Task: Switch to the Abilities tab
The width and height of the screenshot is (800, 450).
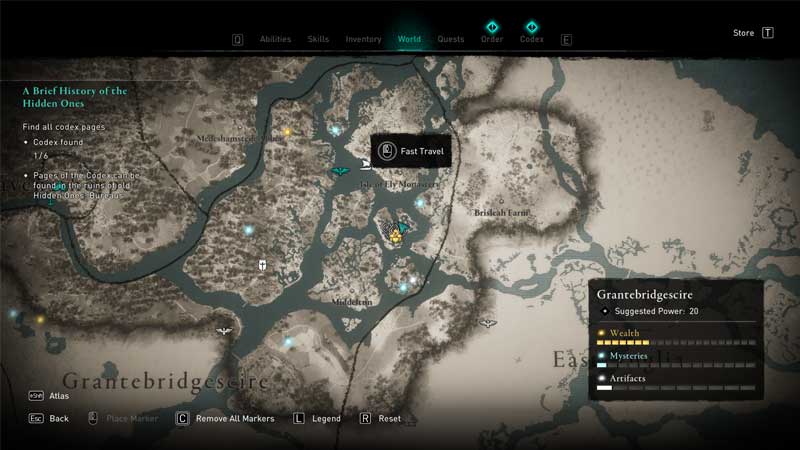Action: pos(275,39)
